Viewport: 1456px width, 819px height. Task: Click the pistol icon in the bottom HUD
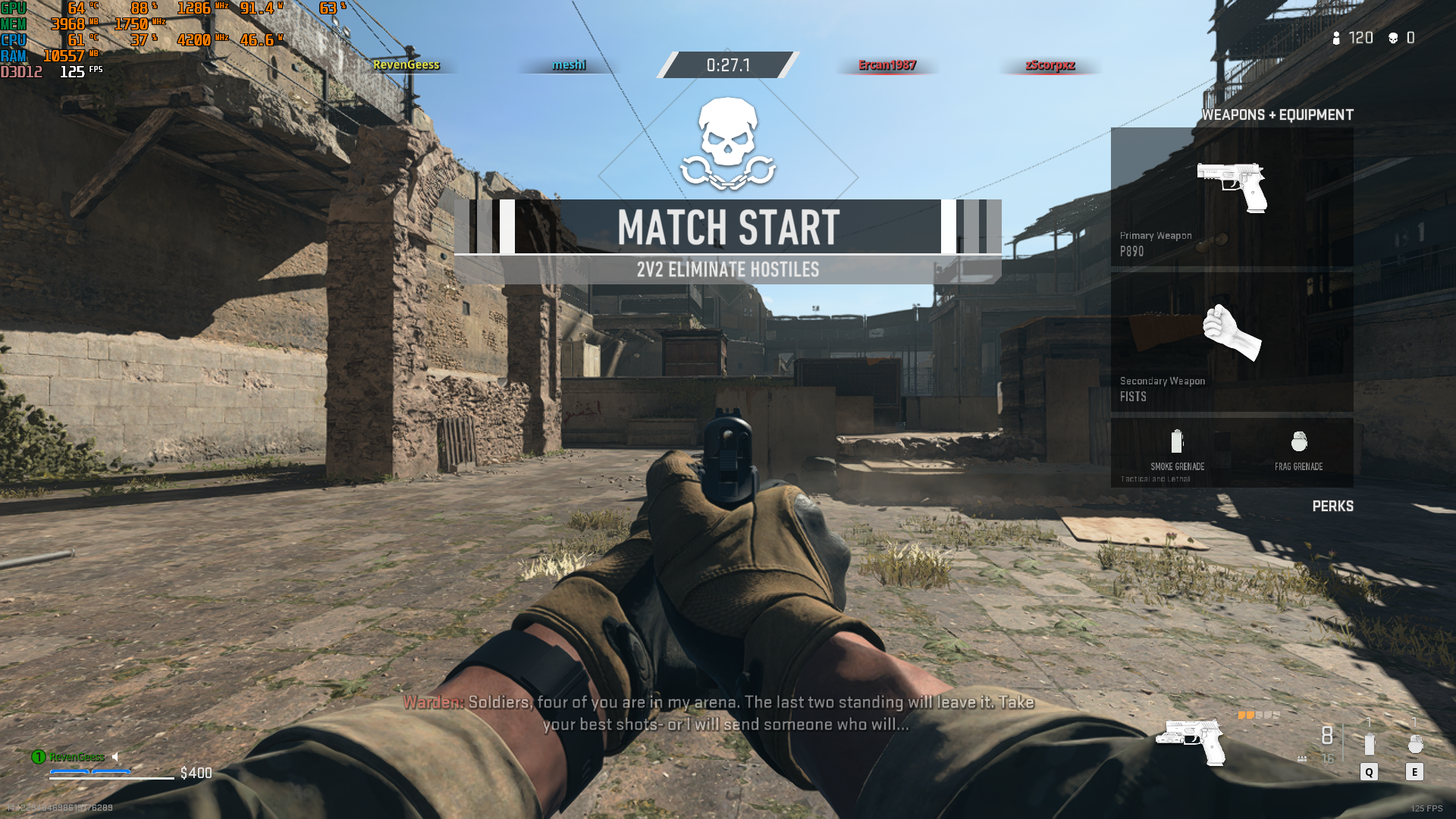click(1191, 741)
